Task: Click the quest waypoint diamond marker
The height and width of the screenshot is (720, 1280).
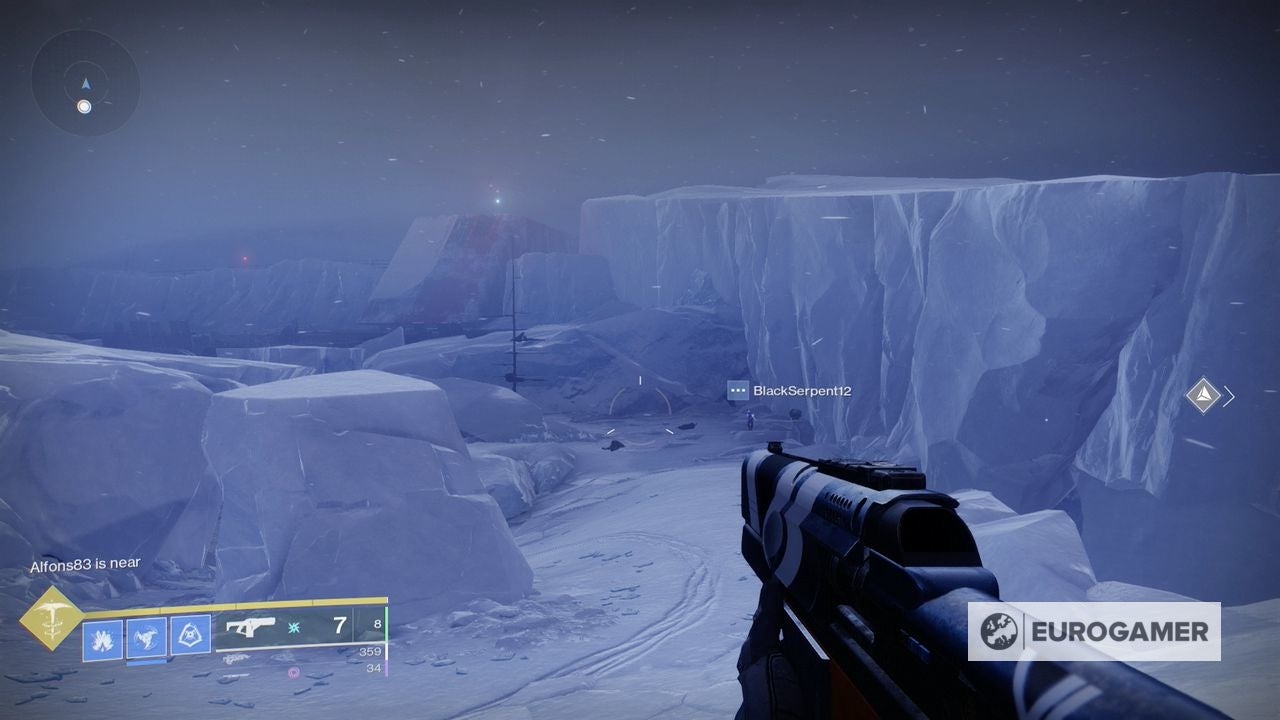Action: [x=1204, y=394]
